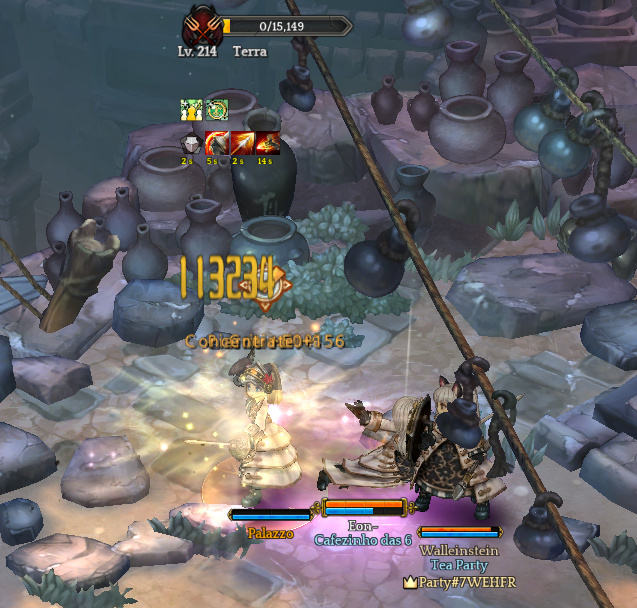Screen dimensions: 637x608
Task: Click the crossed tridents target portrait emblem
Action: pyautogui.click(x=202, y=27)
